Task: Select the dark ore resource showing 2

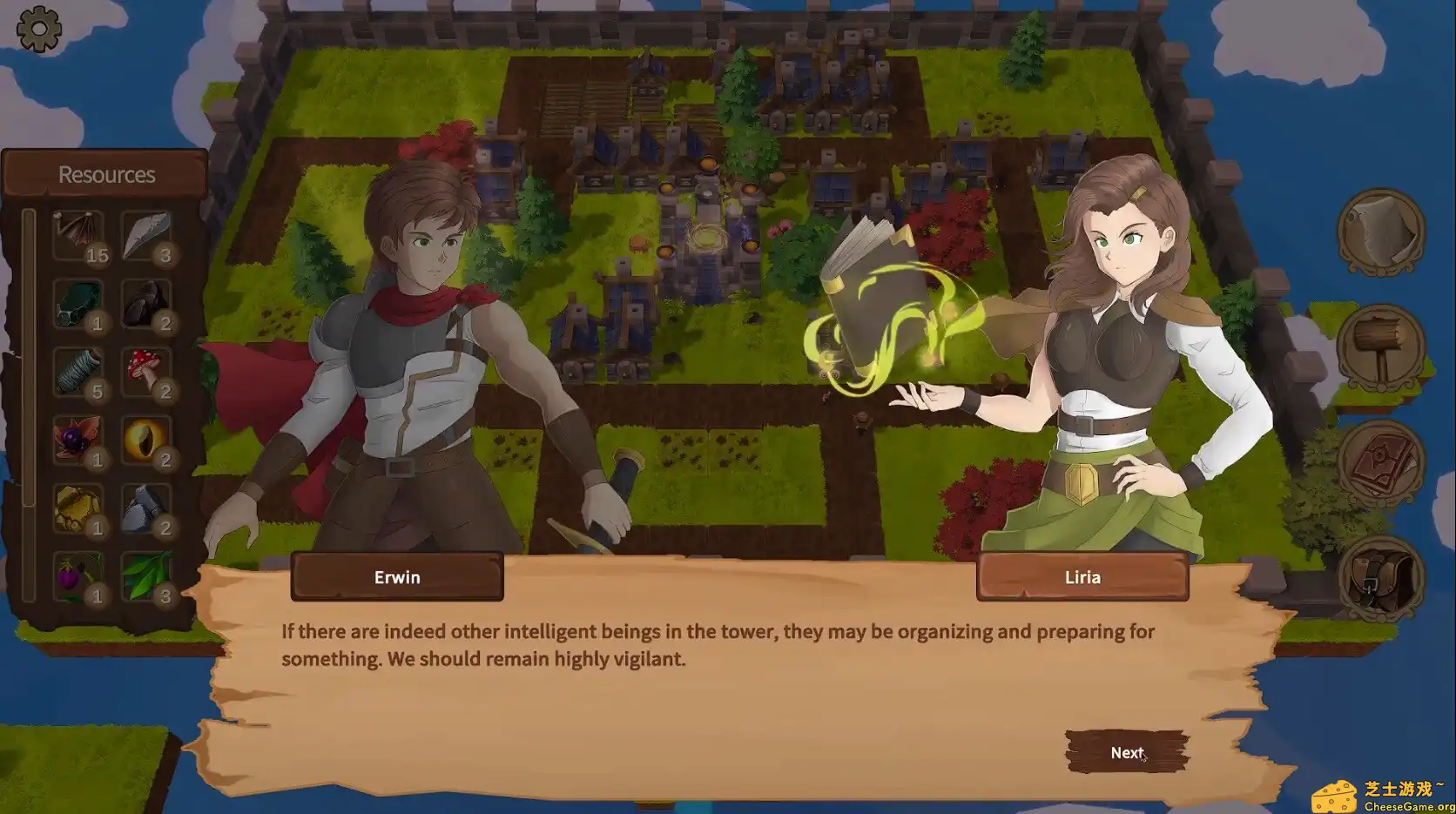Action: pos(146,303)
